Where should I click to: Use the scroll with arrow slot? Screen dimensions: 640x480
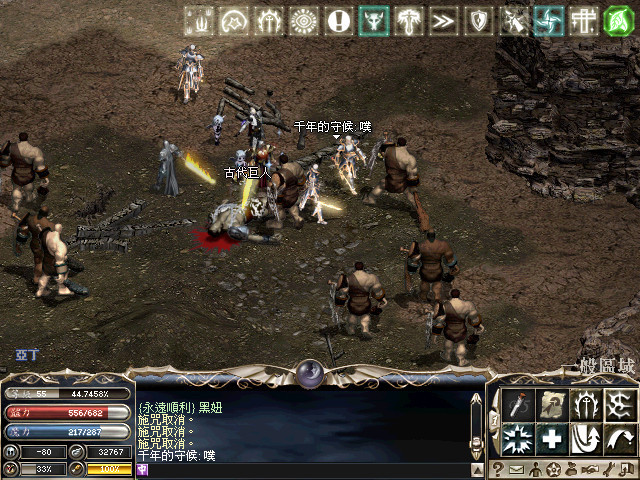click(x=552, y=405)
